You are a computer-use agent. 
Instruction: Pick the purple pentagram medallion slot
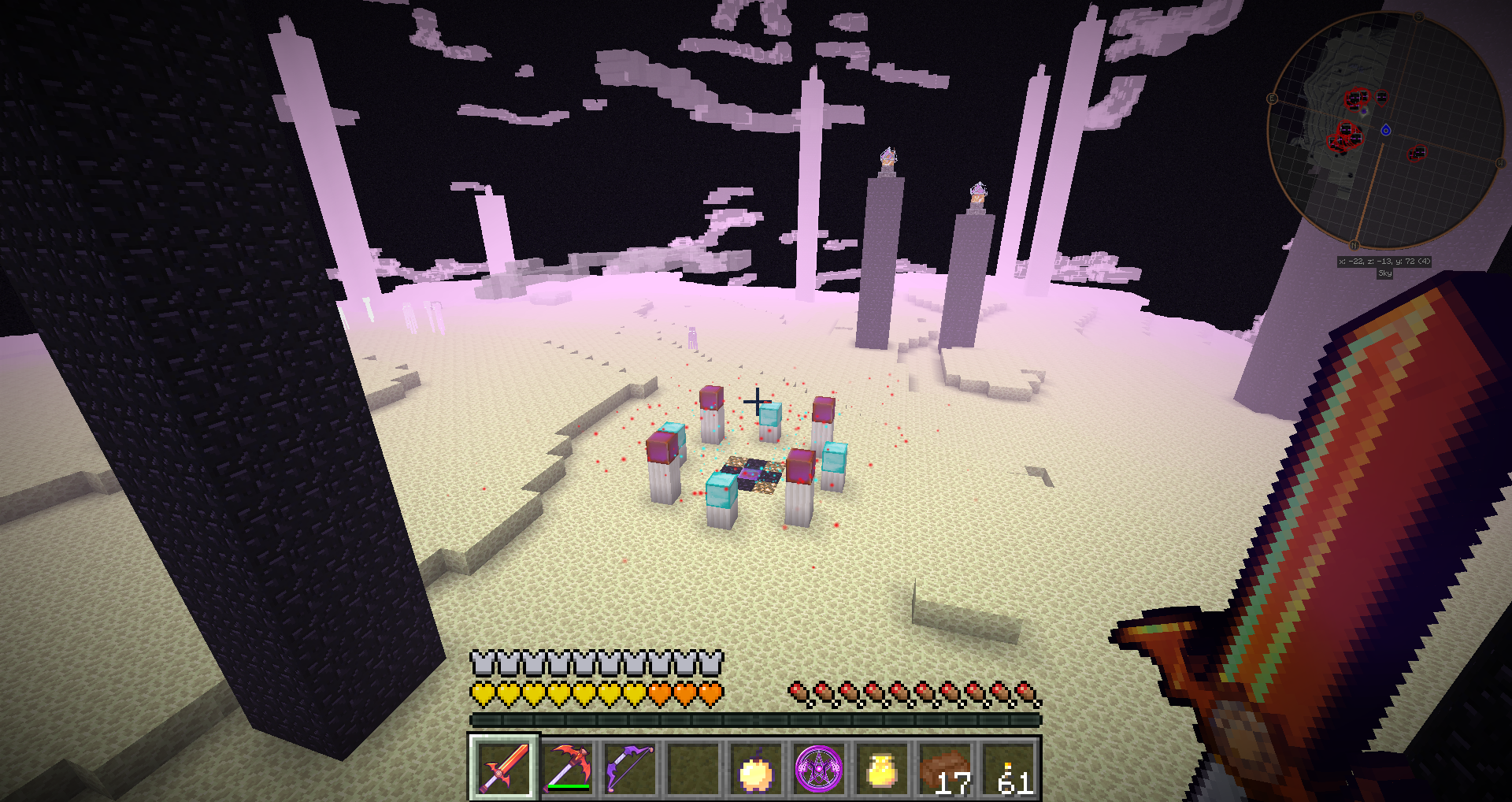[818, 768]
